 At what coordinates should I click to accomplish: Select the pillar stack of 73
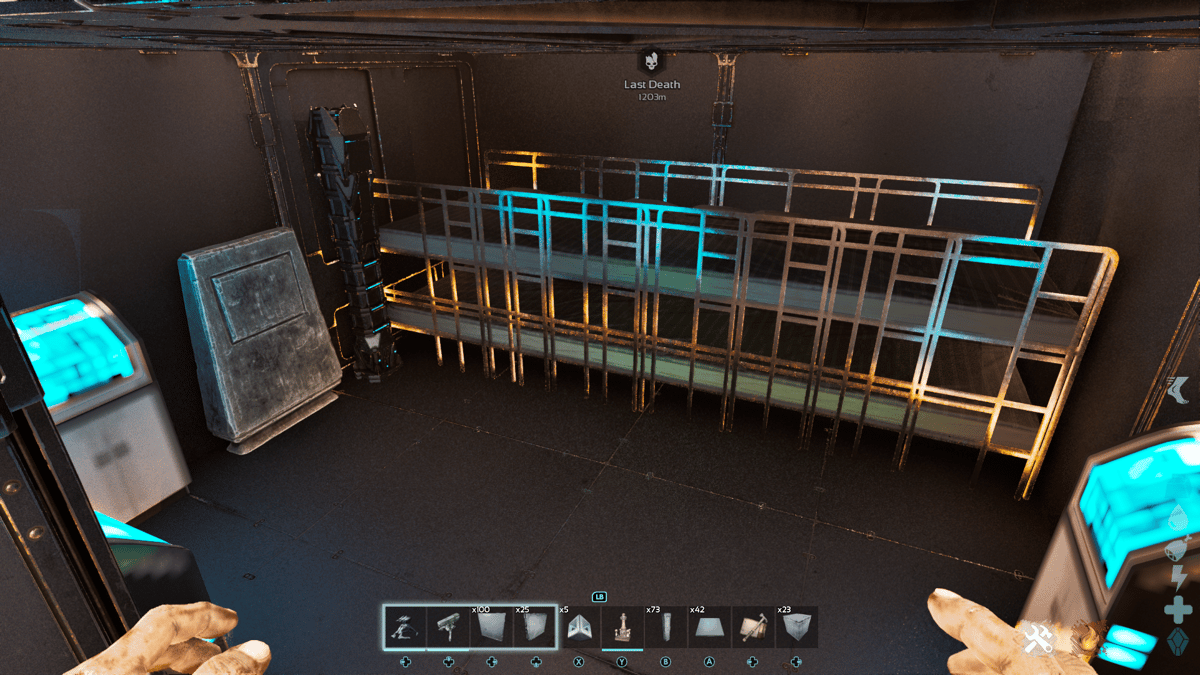(666, 628)
